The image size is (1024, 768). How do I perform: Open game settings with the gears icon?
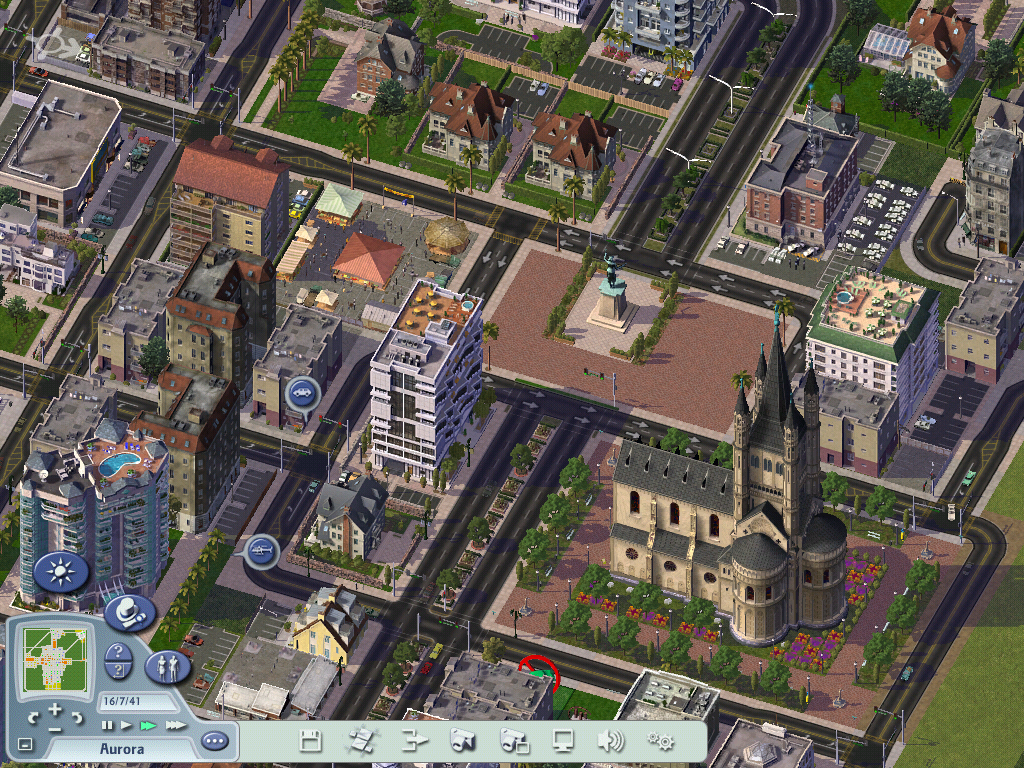tap(660, 741)
